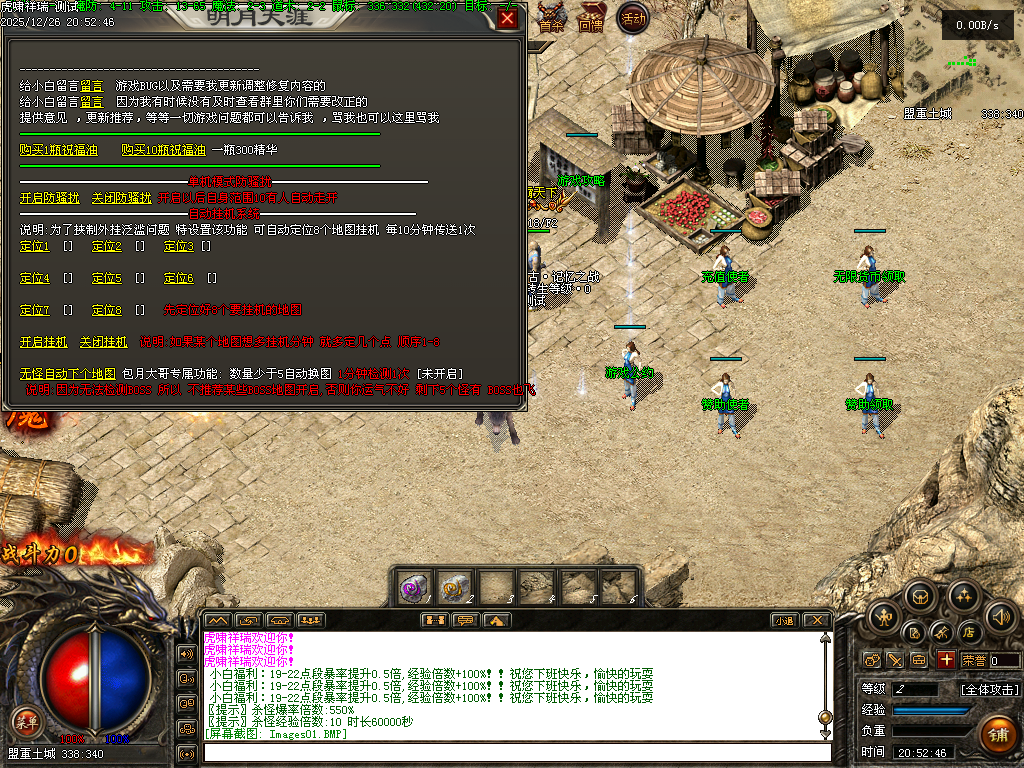Use the purple scroll in hotbar slot 1
This screenshot has width=1024, height=768.
tap(413, 587)
